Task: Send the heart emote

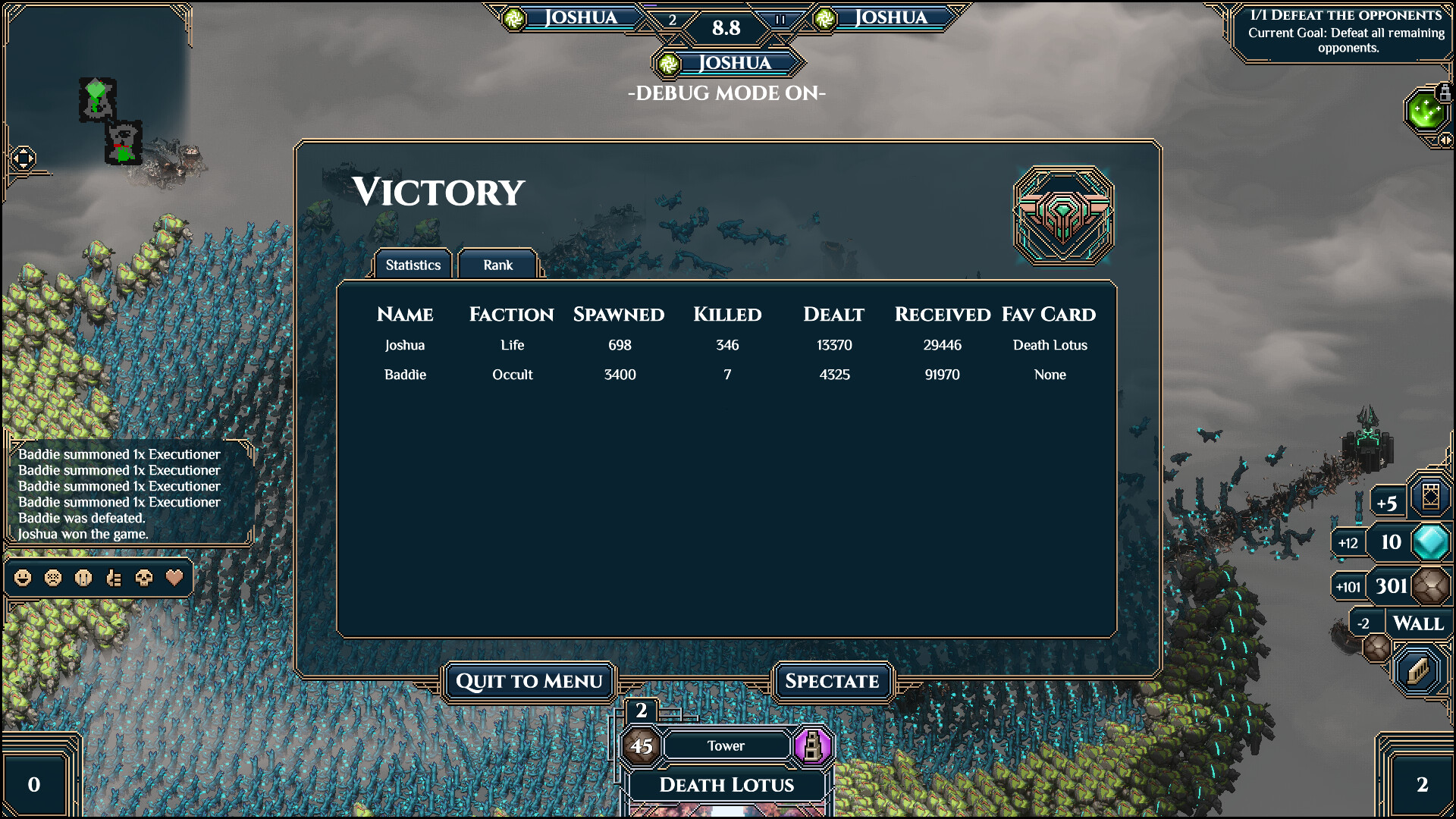Action: point(174,578)
